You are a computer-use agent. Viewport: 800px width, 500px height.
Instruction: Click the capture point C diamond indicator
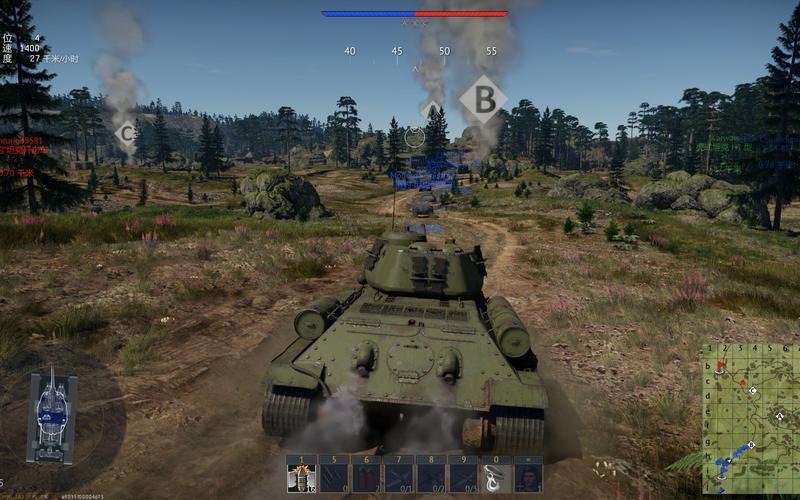coord(126,132)
